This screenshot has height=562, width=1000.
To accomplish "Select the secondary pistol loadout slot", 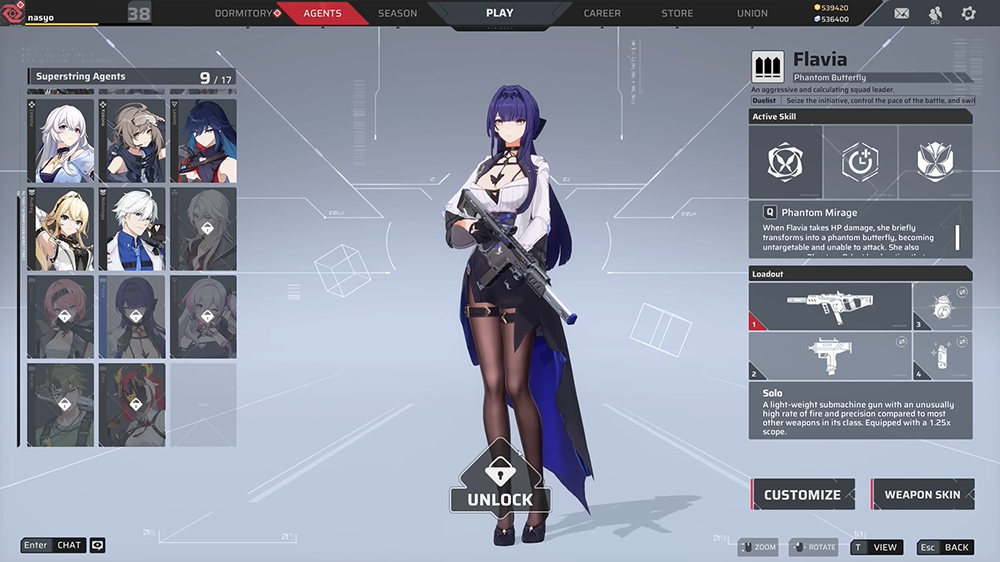I will [829, 355].
